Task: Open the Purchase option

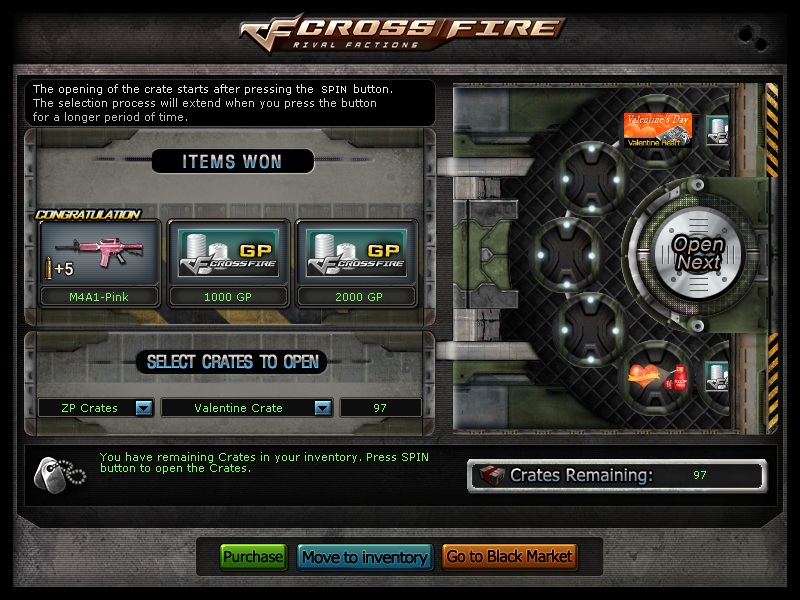Action: pyautogui.click(x=253, y=557)
